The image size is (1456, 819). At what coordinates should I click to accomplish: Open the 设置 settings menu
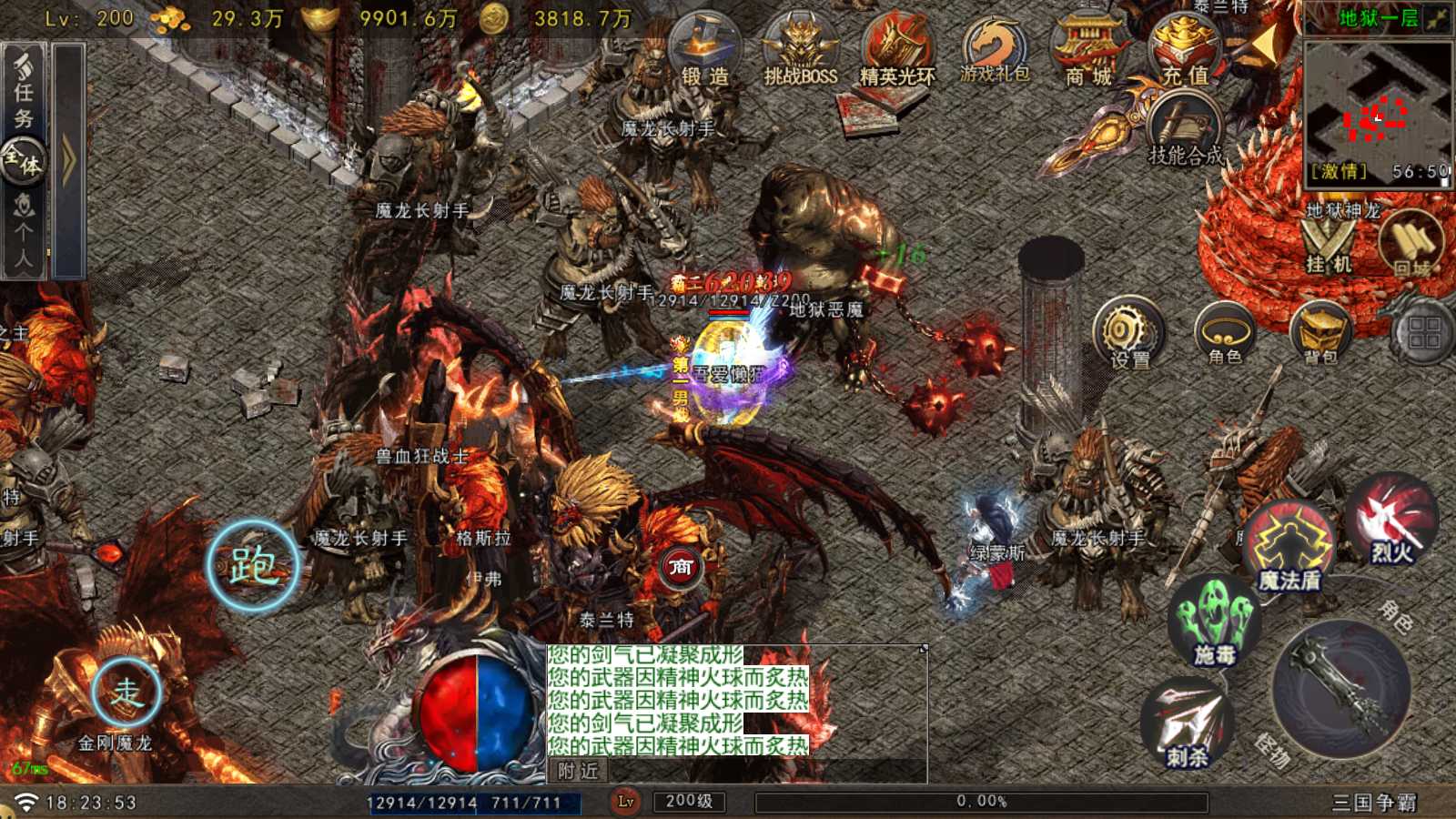pos(1129,334)
